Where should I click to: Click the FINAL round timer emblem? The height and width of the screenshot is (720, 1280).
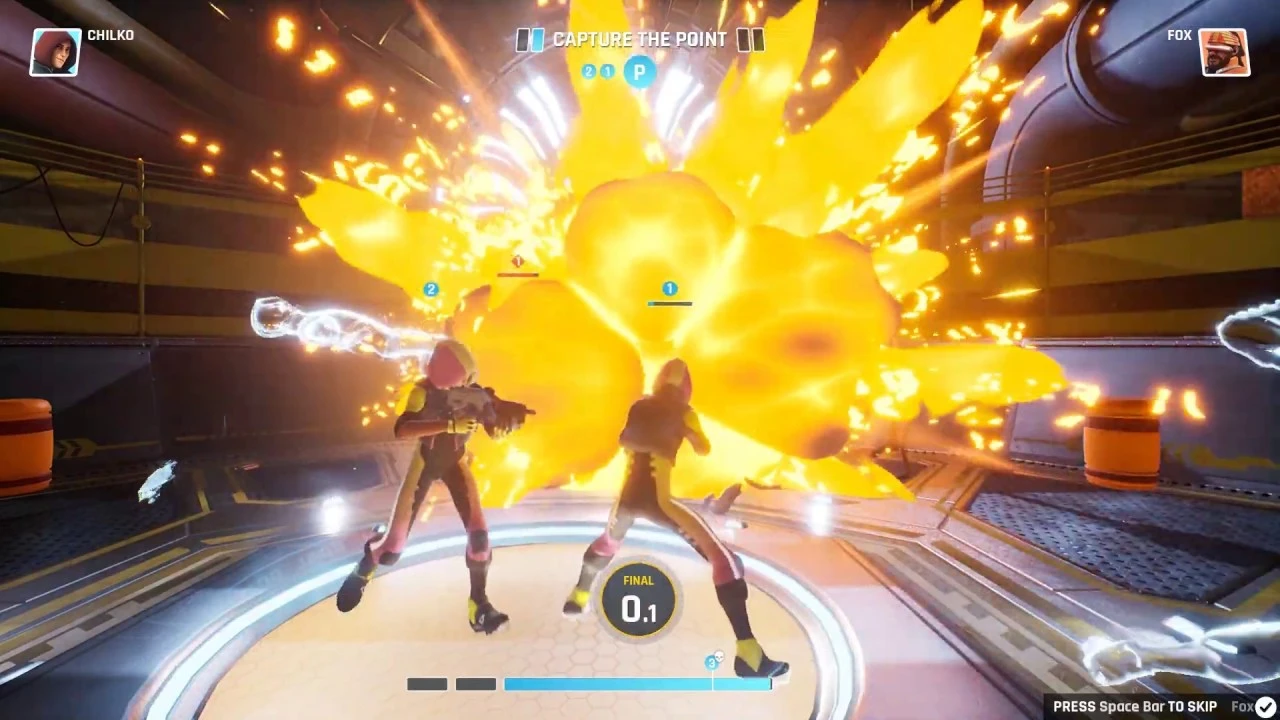(x=638, y=598)
